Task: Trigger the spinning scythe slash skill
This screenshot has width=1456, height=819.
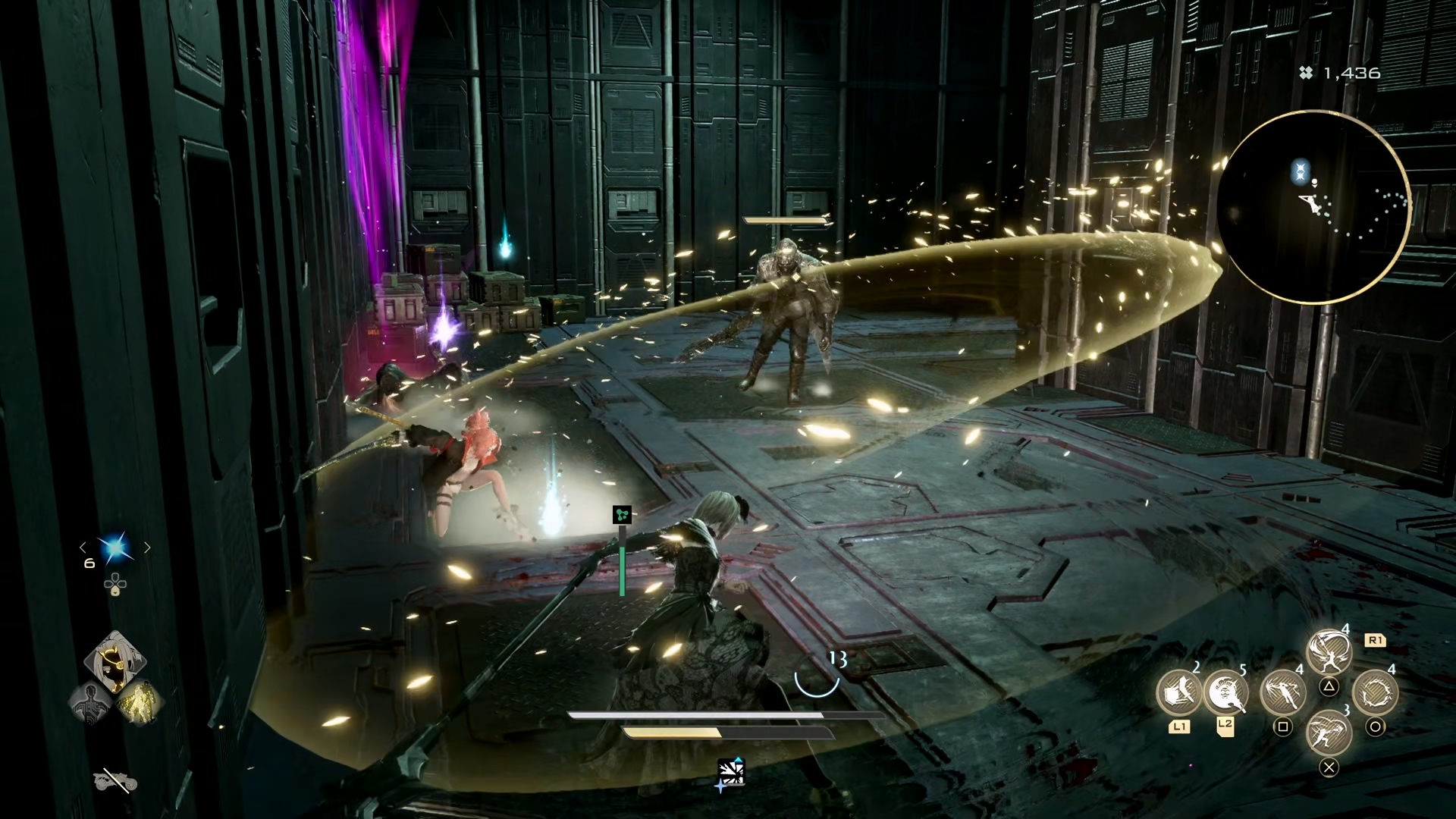Action: coord(1329,651)
